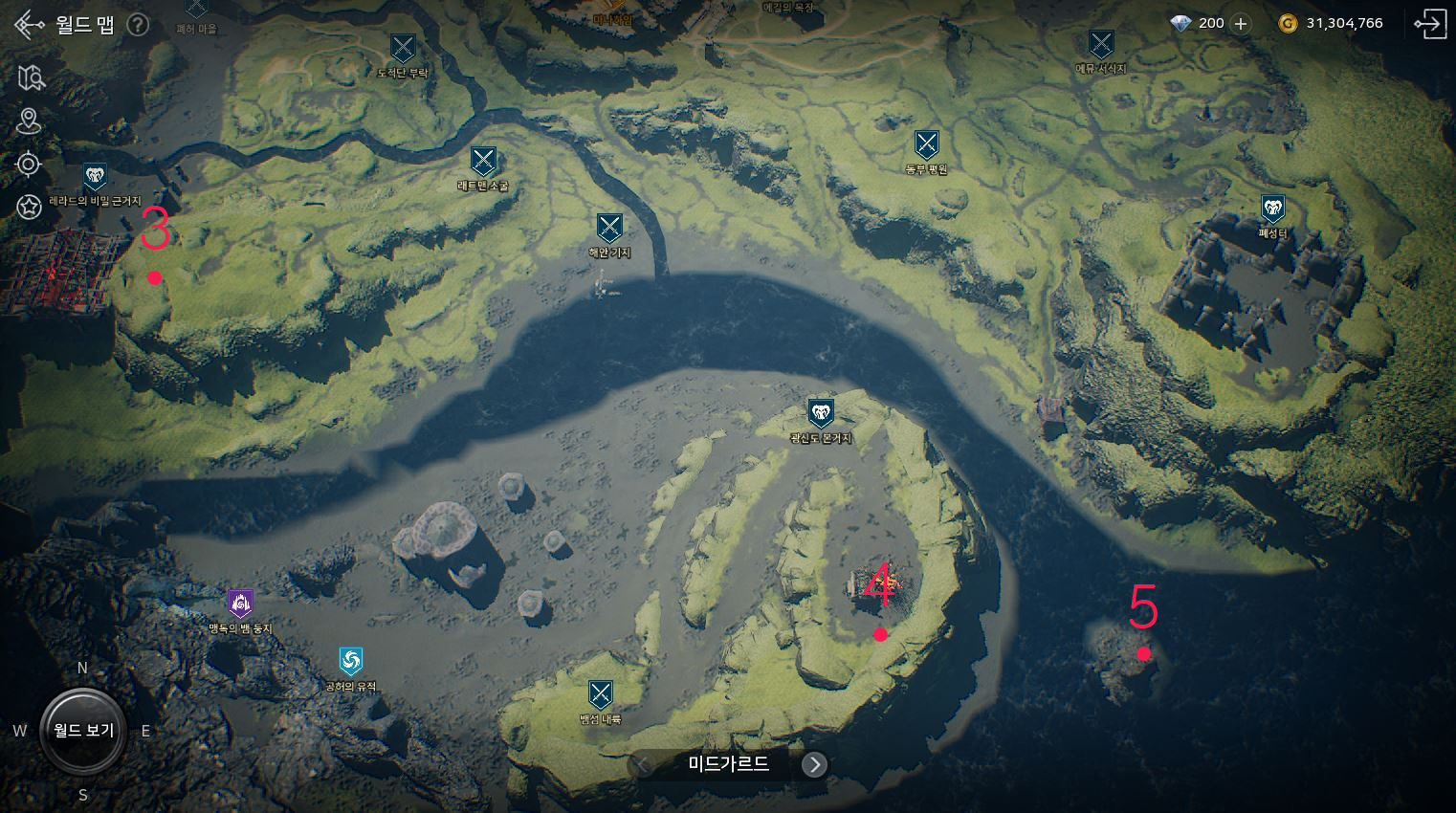The image size is (1456, 813).
Task: Select the 레트맨 소굴 map marker
Action: (483, 162)
